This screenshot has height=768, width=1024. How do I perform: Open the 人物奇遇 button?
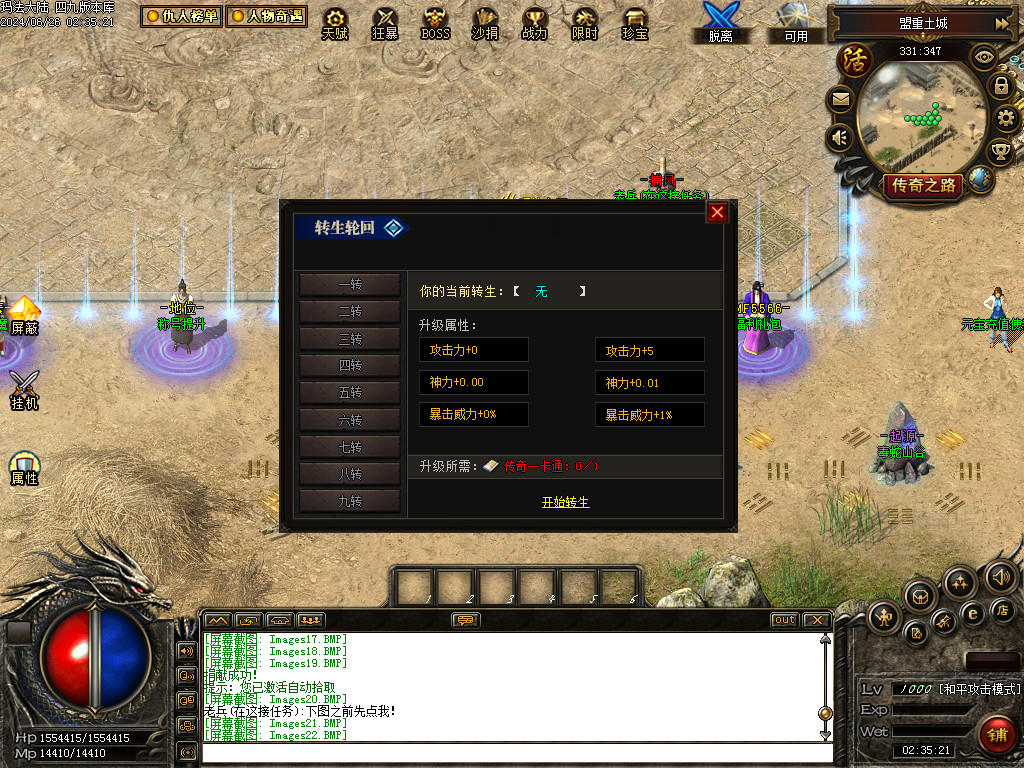tap(266, 16)
